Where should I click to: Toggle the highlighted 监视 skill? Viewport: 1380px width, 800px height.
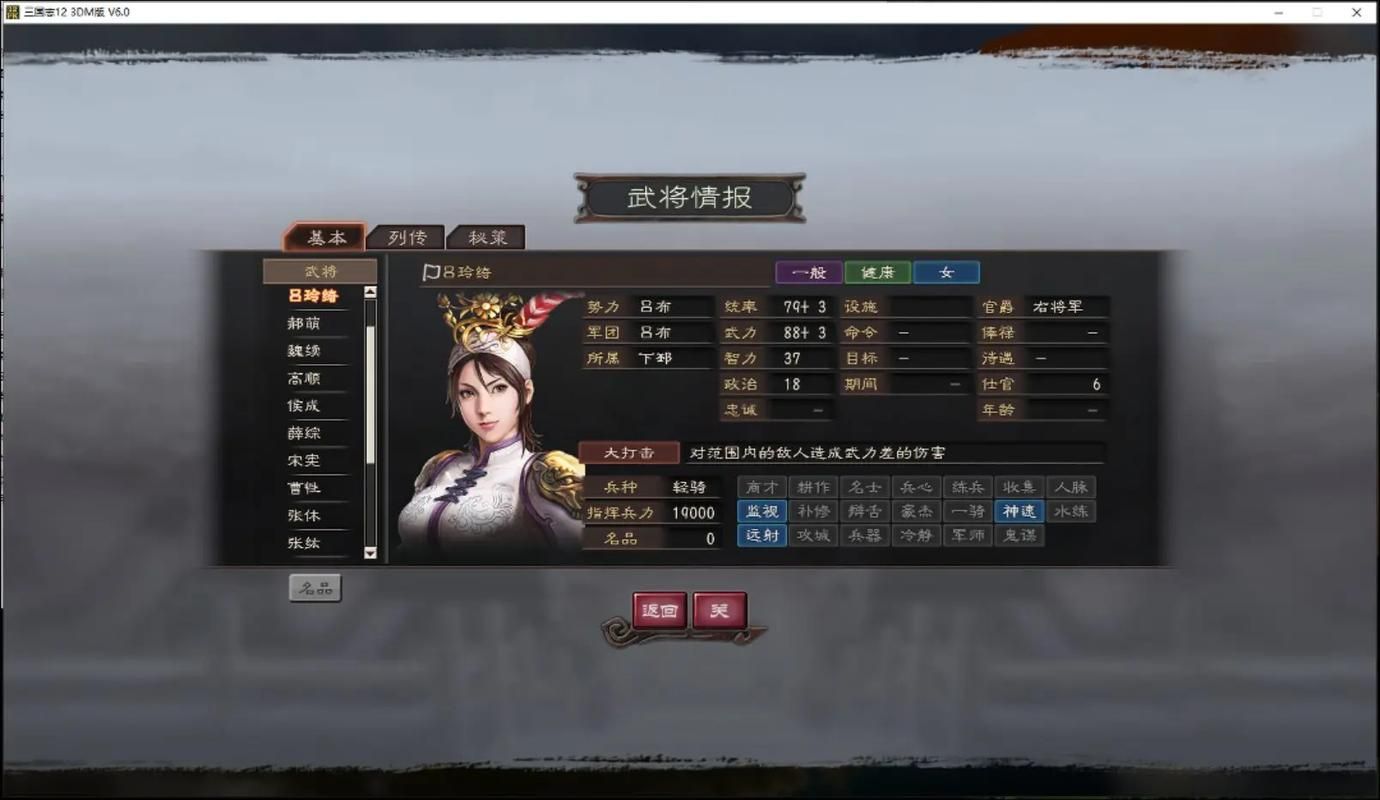click(762, 511)
